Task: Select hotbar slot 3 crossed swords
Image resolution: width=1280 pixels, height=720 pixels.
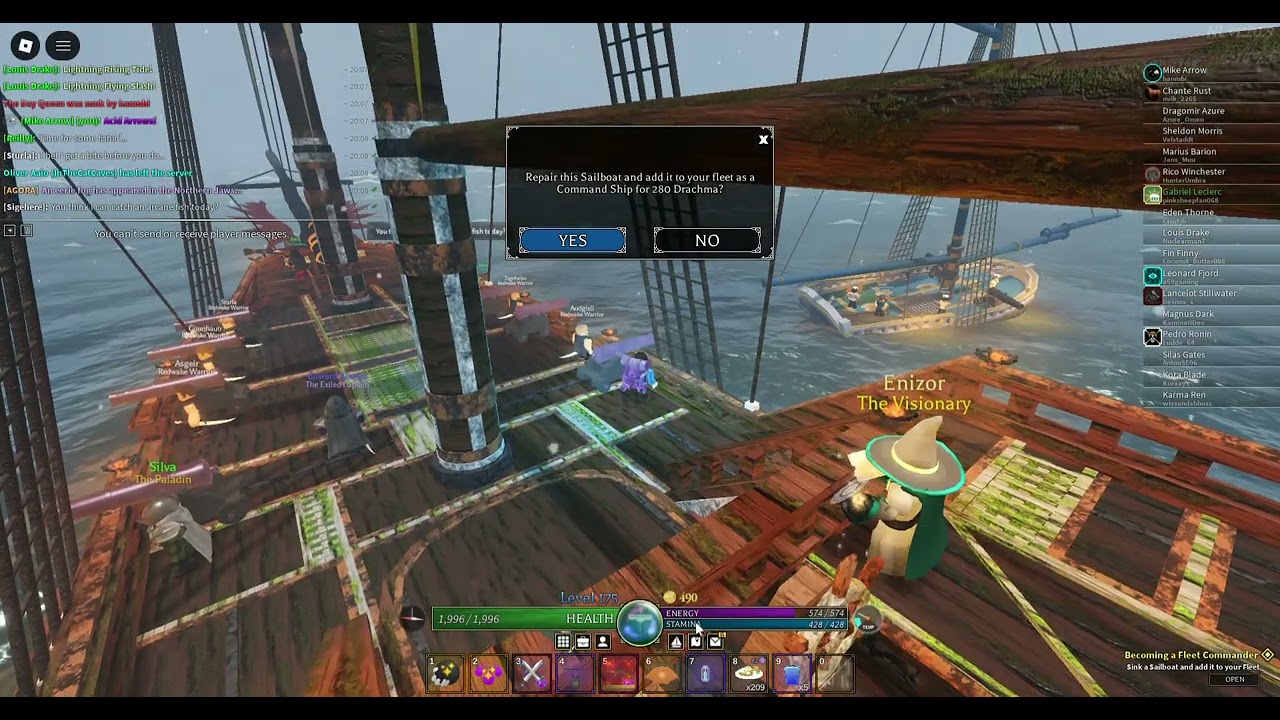Action: 531,674
